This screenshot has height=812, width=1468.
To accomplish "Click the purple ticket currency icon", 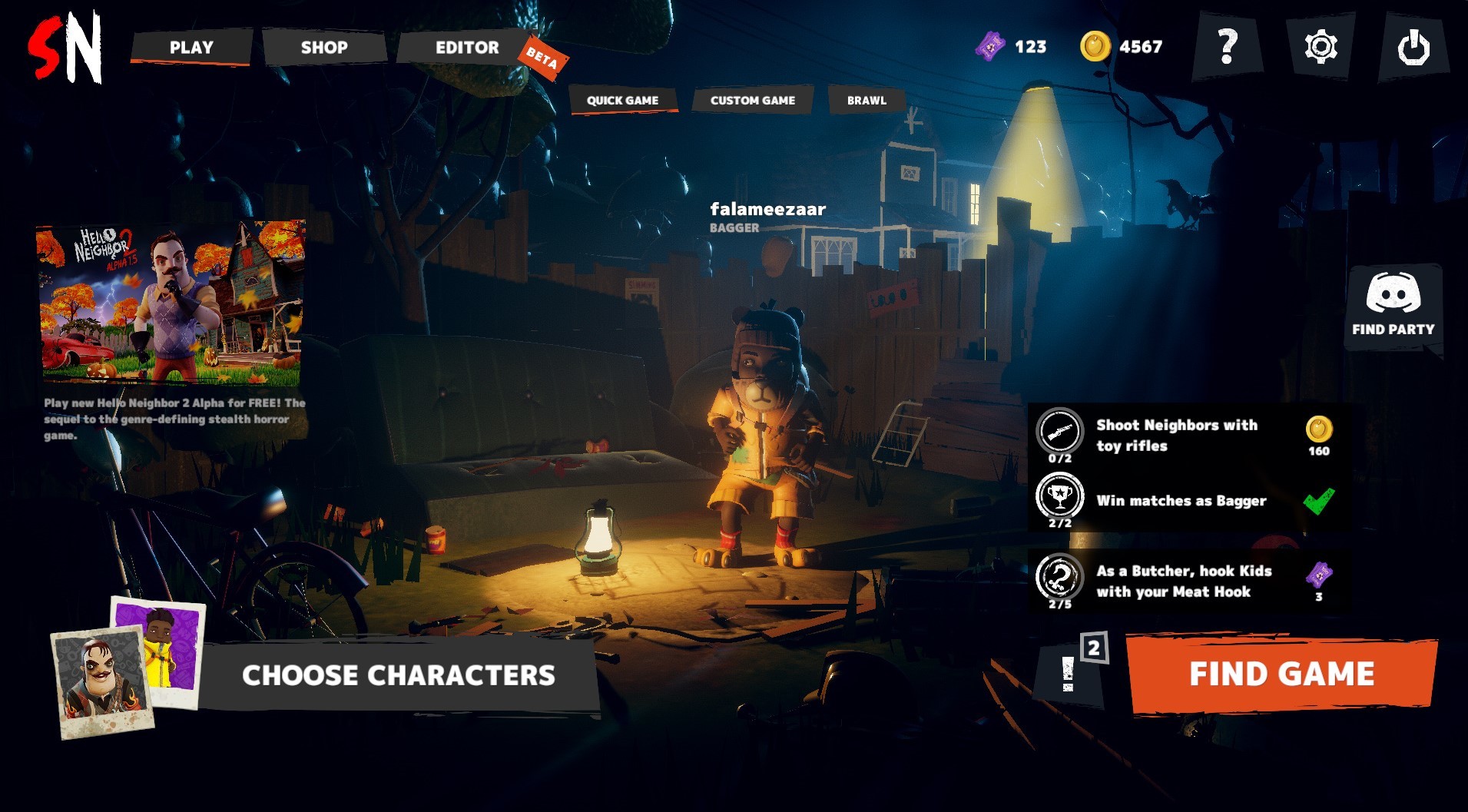I will point(990,47).
